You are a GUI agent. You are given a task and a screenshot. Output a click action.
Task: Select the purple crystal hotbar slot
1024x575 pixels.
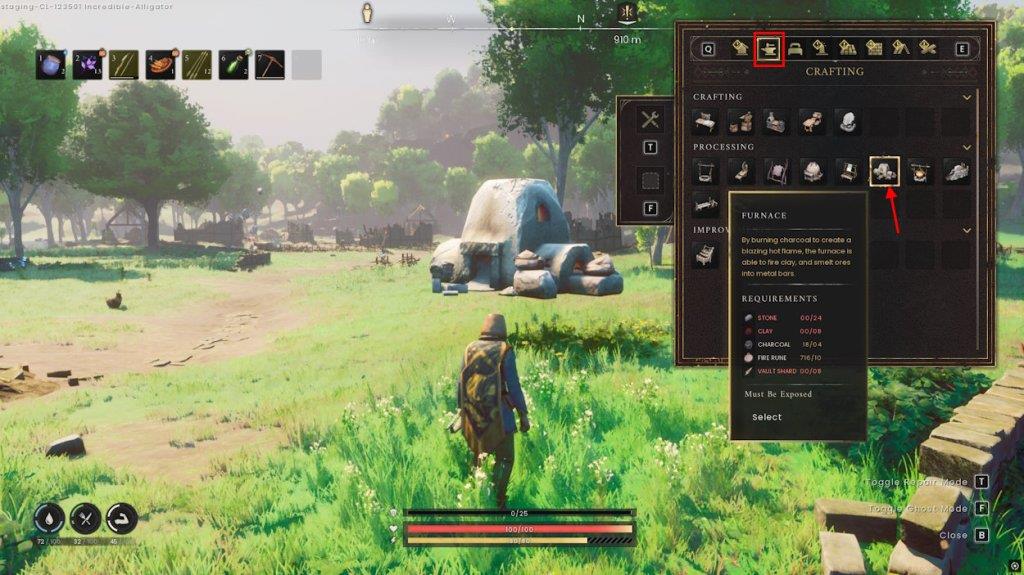87,65
